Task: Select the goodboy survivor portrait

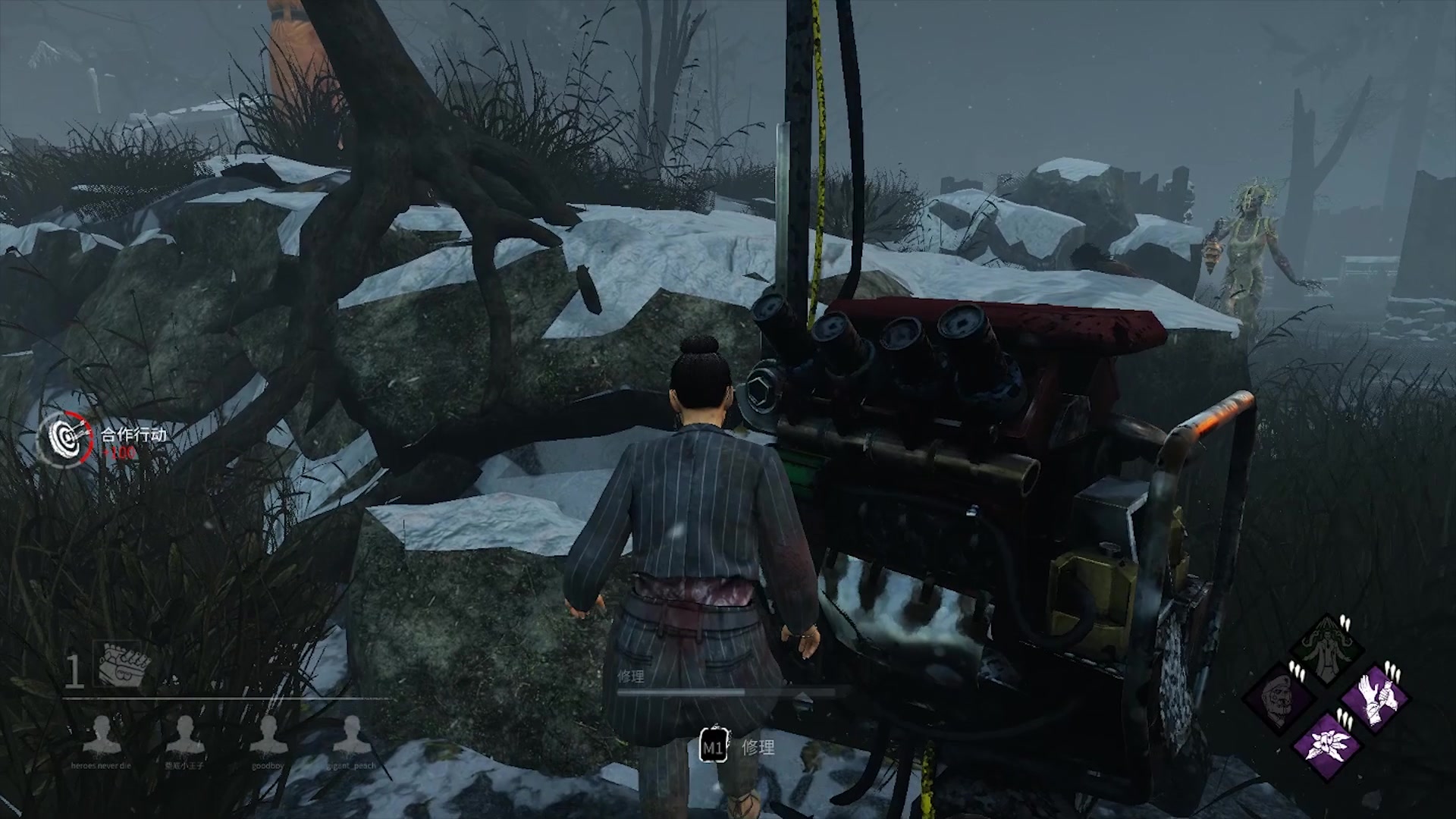Action: point(268,734)
